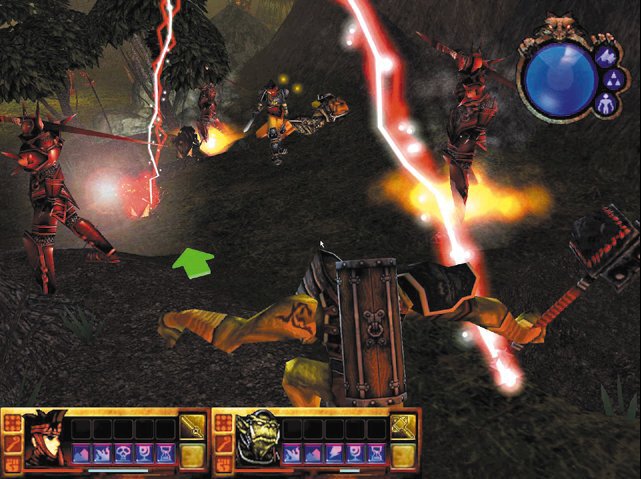
Task: Use the warrior's goblet ability
Action: 145,454
